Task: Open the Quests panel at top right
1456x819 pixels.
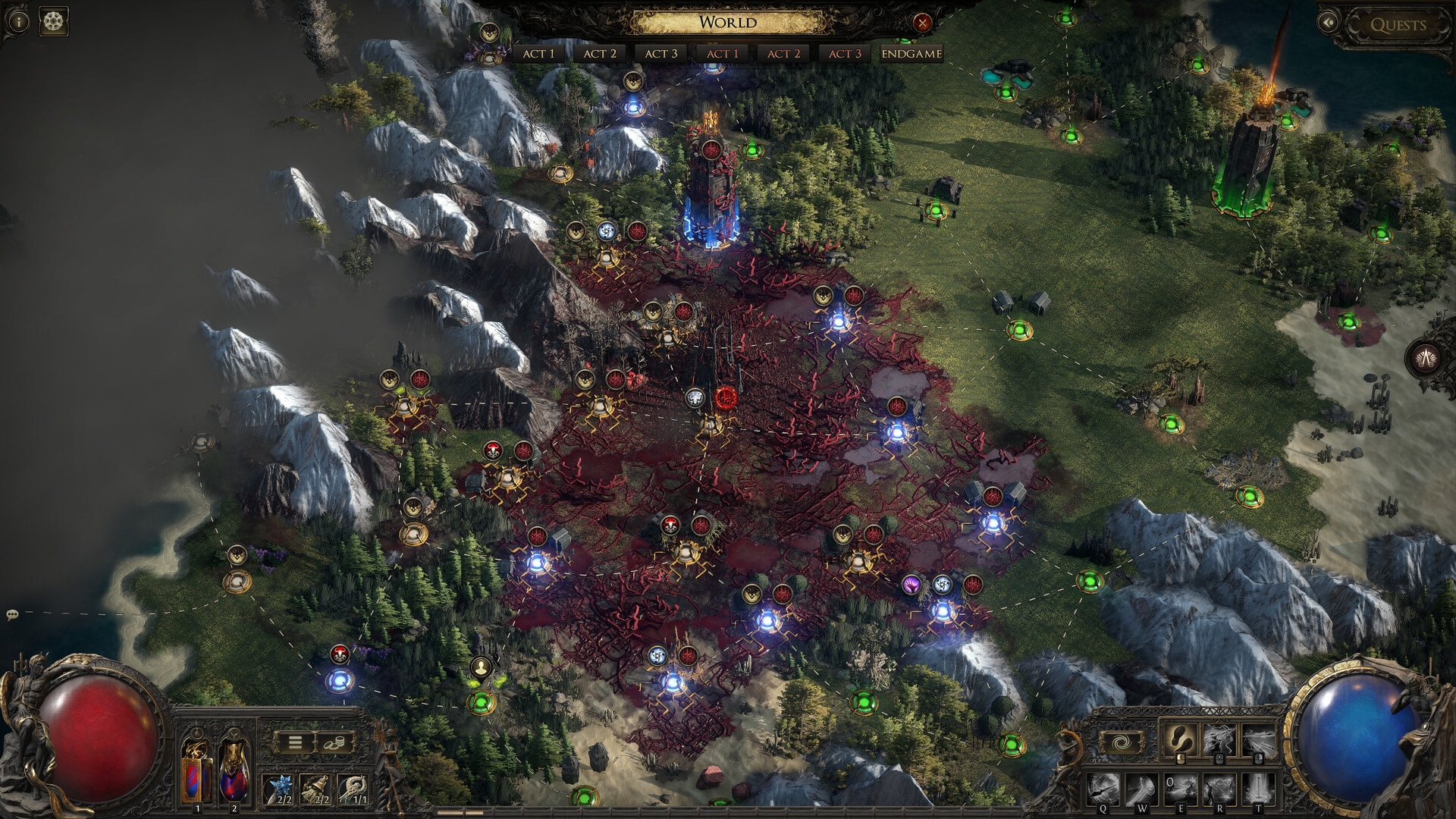Action: tap(1399, 24)
